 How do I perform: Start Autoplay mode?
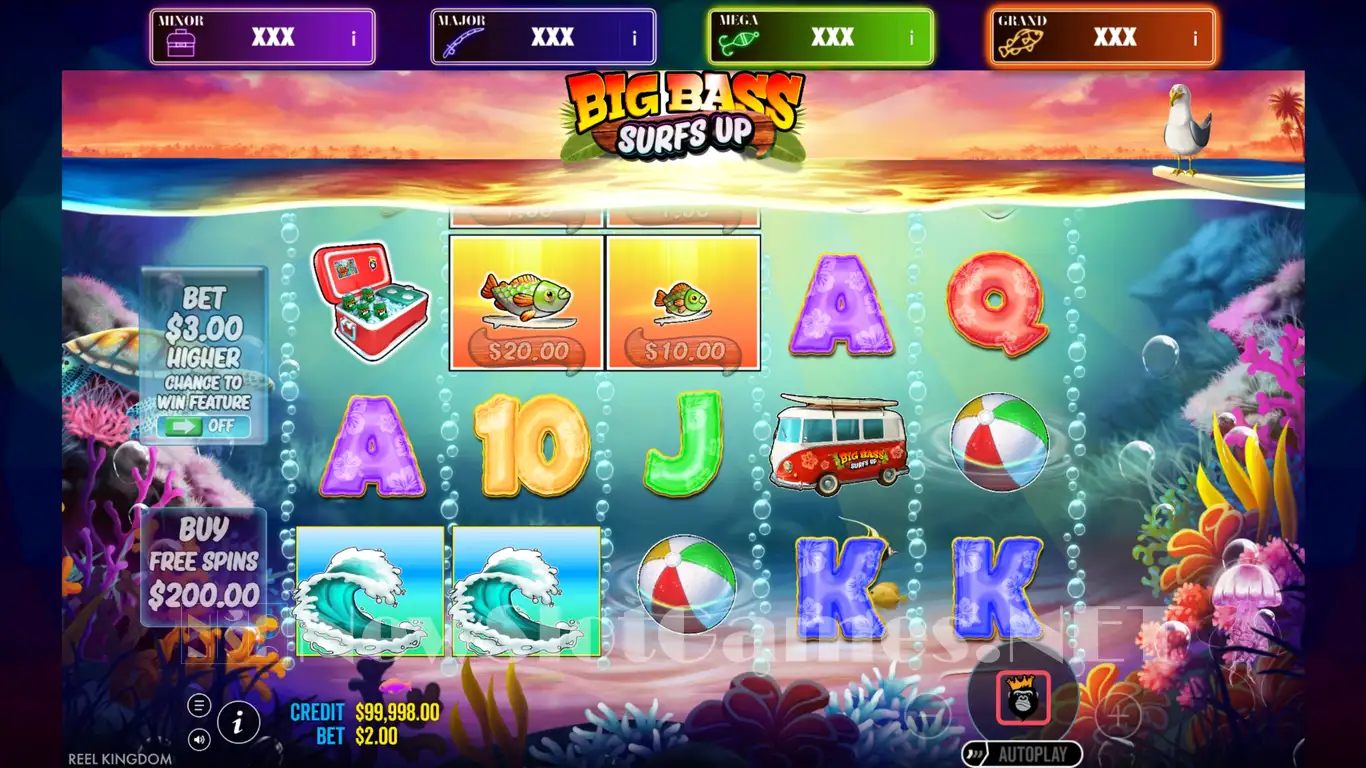pyautogui.click(x=1022, y=754)
